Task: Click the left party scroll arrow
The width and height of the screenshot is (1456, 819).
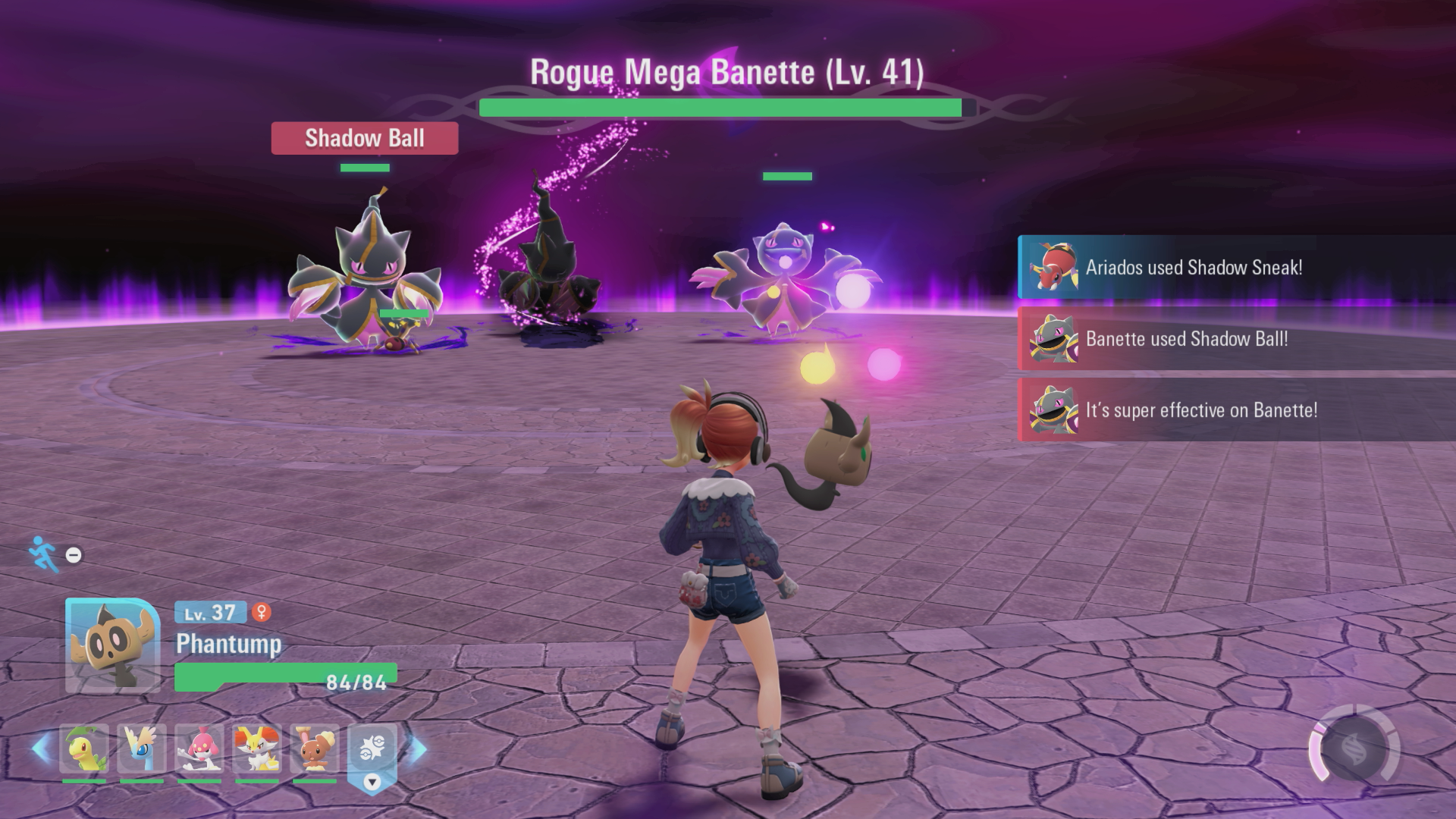Action: [x=41, y=748]
